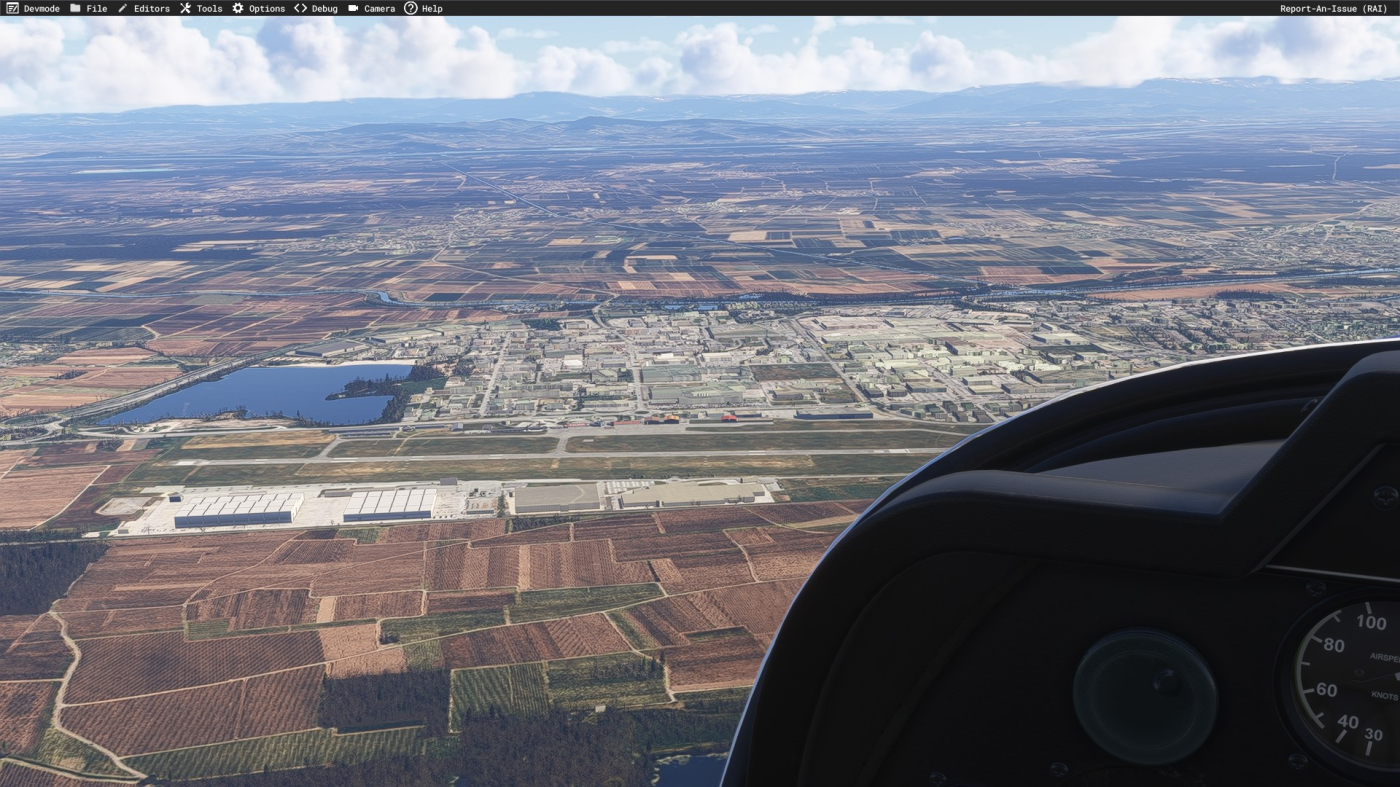Open the Options menu
This screenshot has height=787, width=1400.
pyautogui.click(x=259, y=8)
